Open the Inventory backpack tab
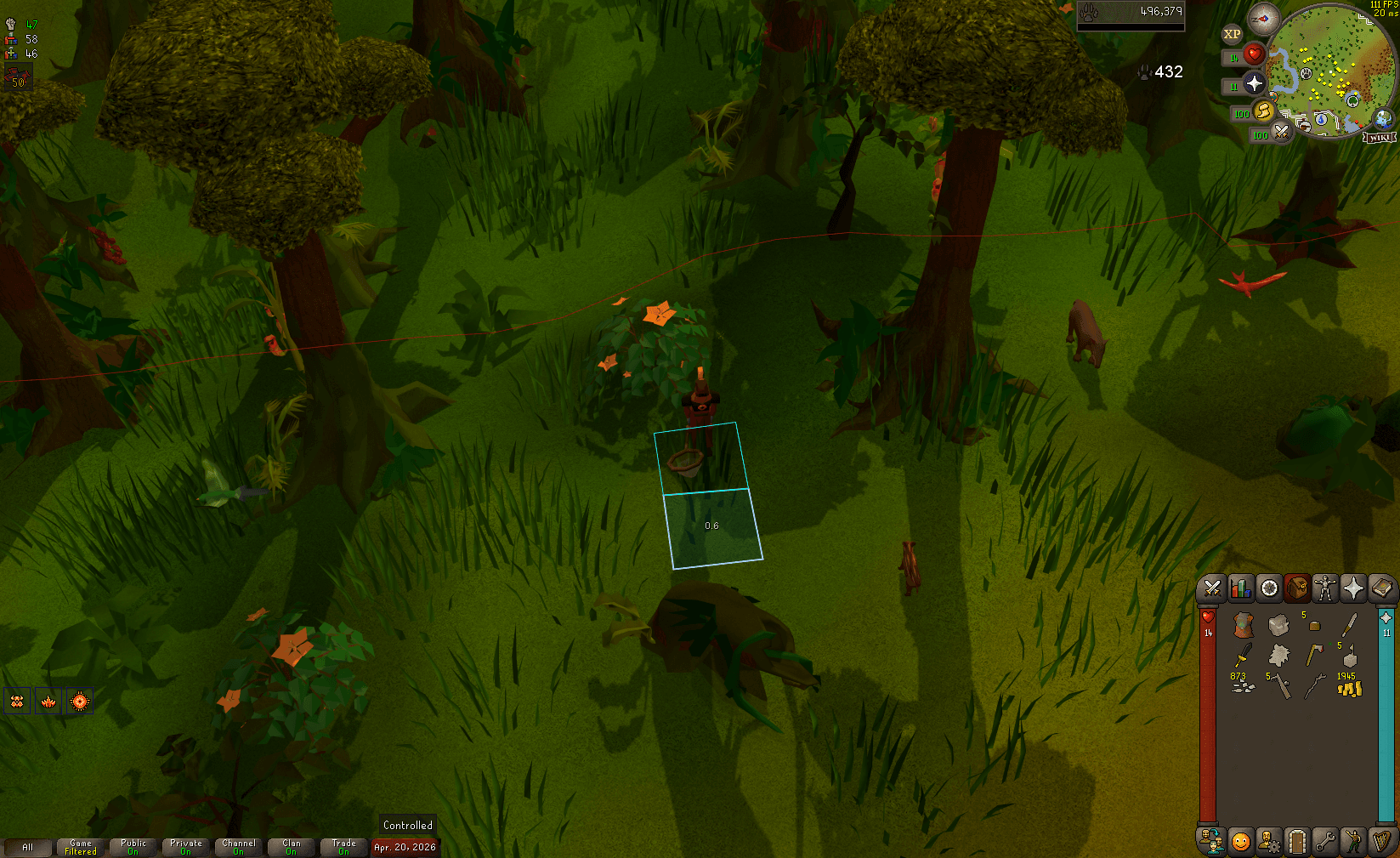 1296,588
